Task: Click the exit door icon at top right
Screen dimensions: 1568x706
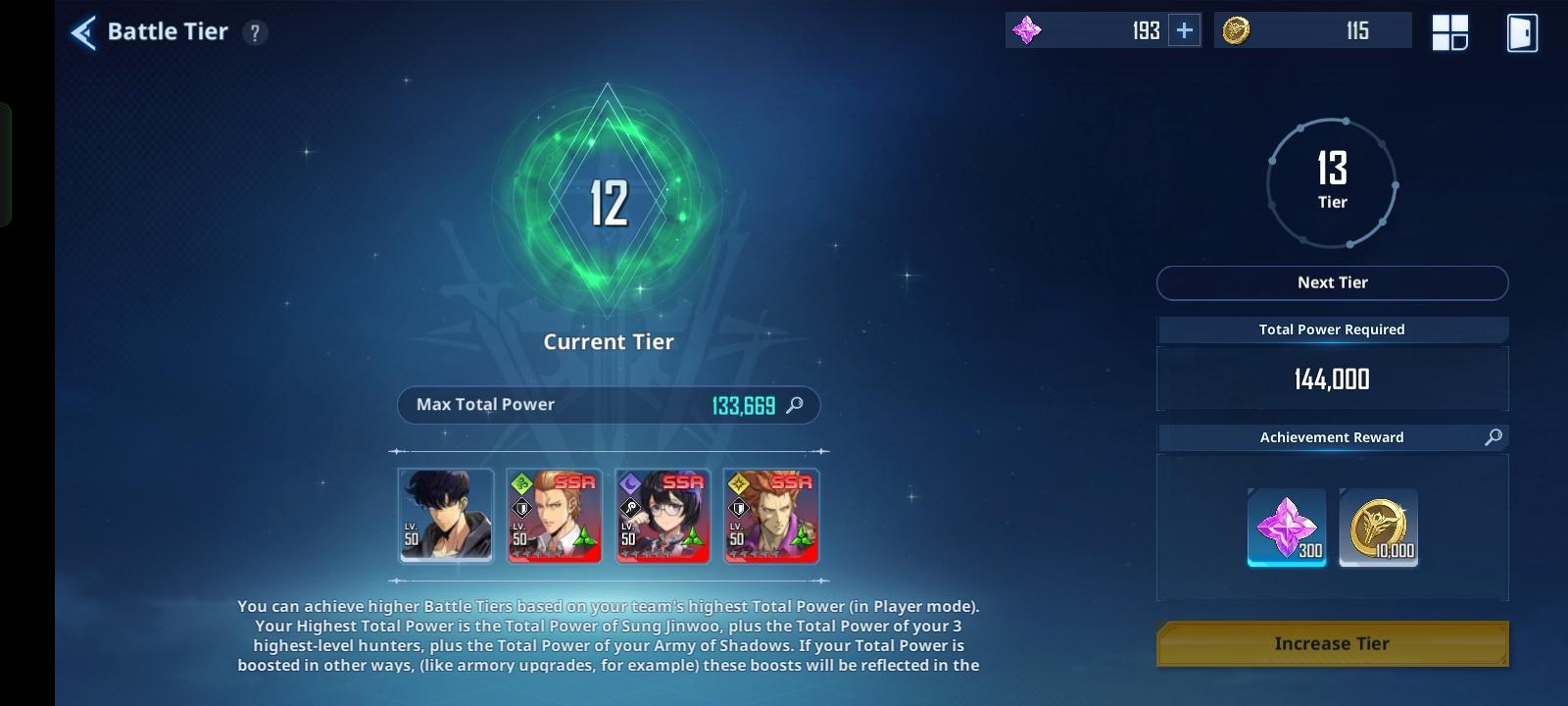Action: click(1521, 30)
